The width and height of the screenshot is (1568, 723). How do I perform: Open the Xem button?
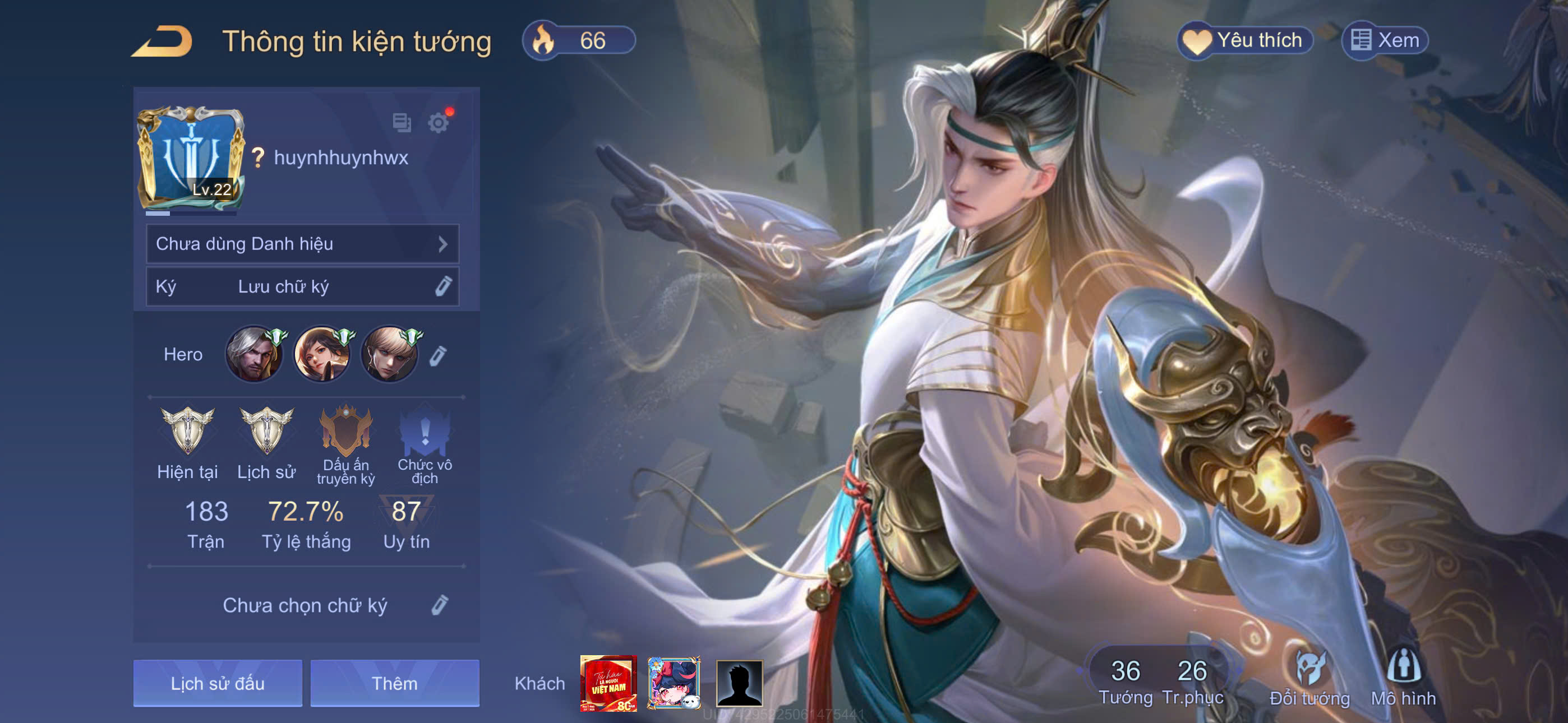pyautogui.click(x=1384, y=41)
